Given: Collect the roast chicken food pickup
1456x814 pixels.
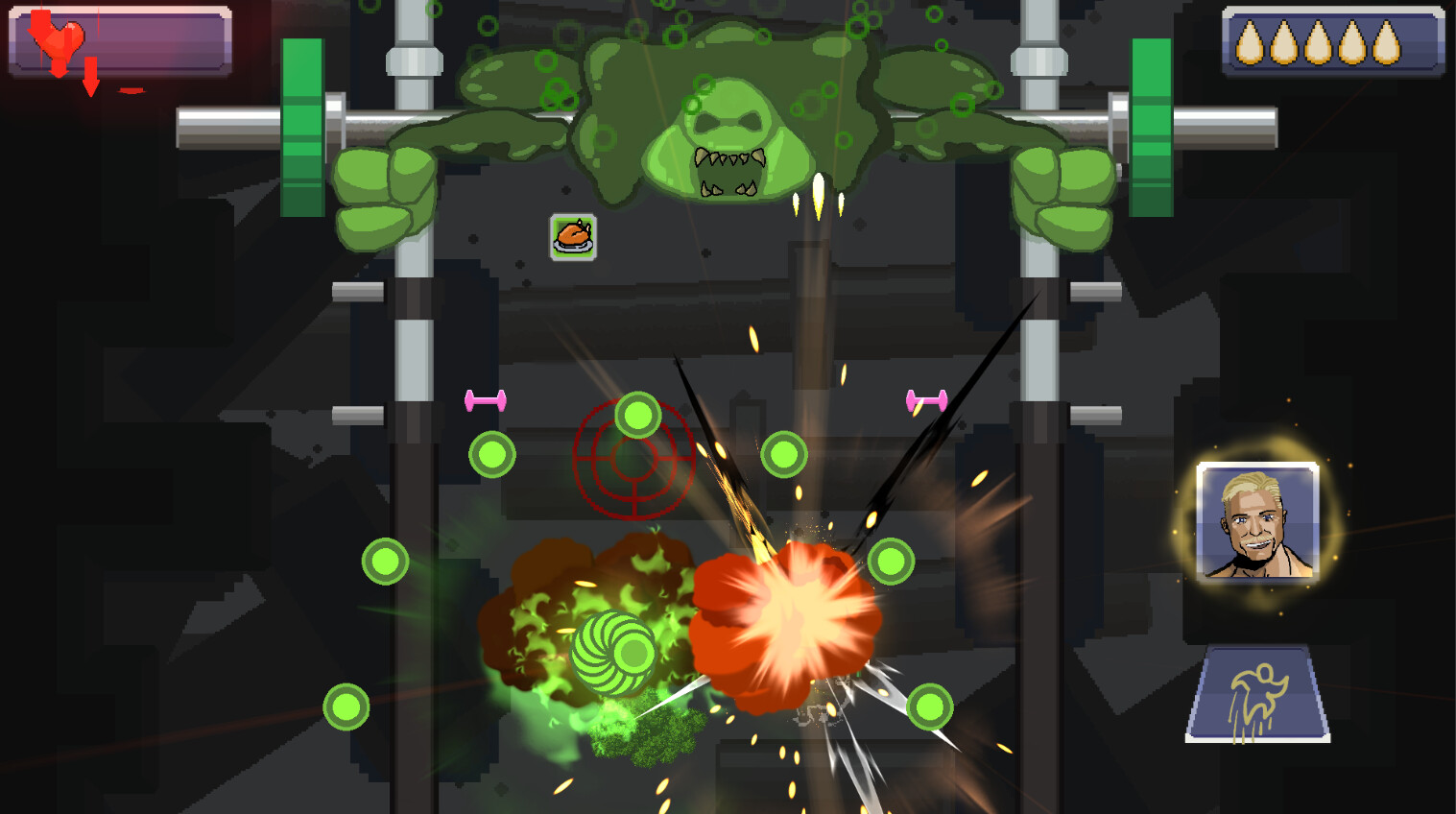Looking at the screenshot, I should [573, 236].
